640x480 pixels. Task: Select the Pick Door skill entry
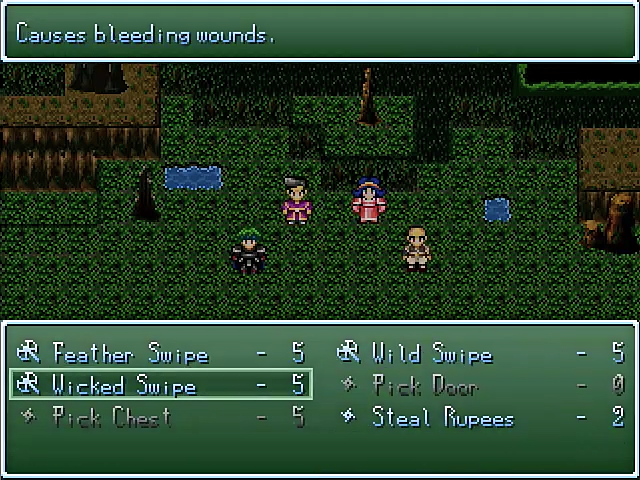point(425,385)
